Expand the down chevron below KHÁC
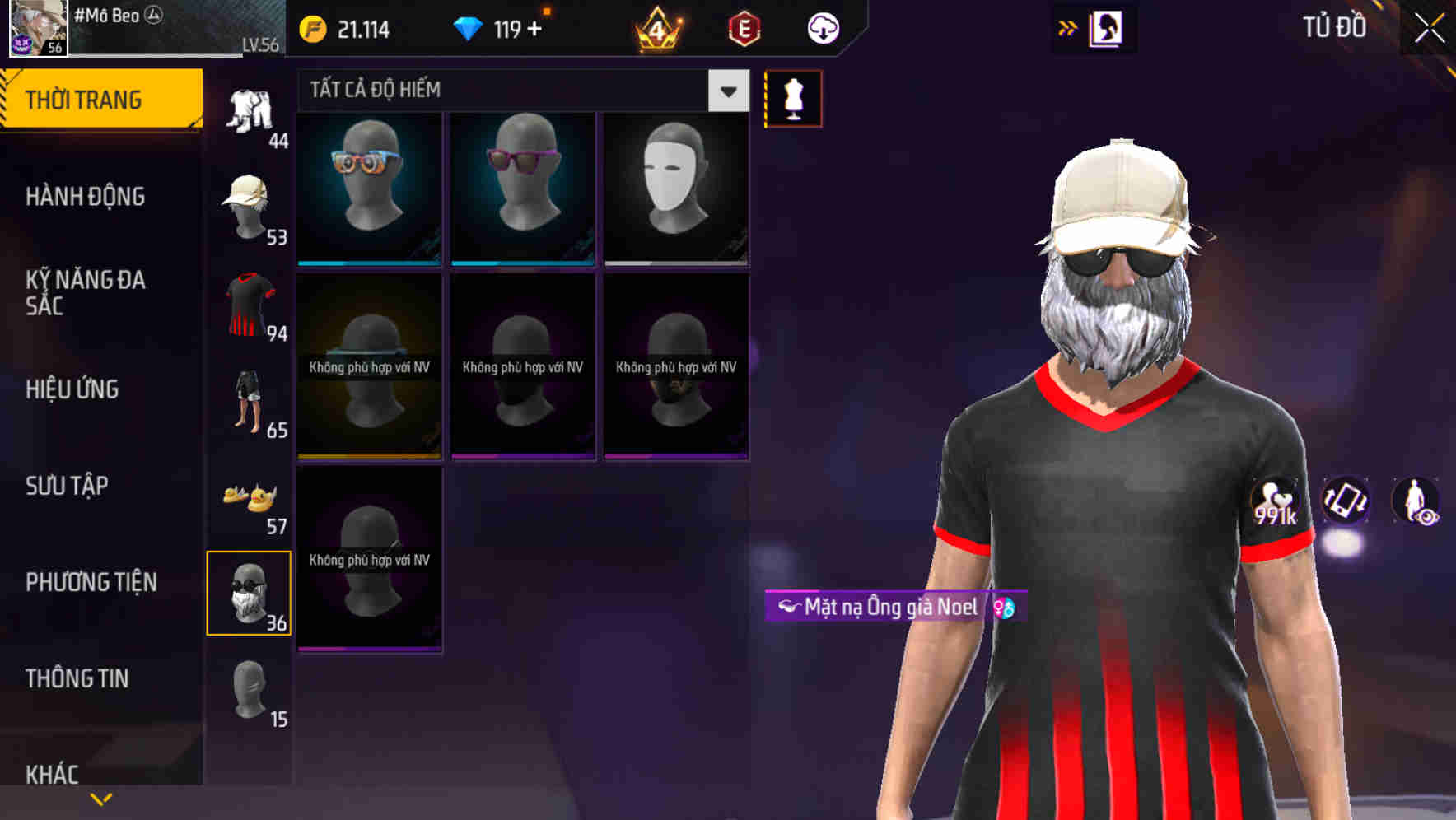 click(100, 798)
